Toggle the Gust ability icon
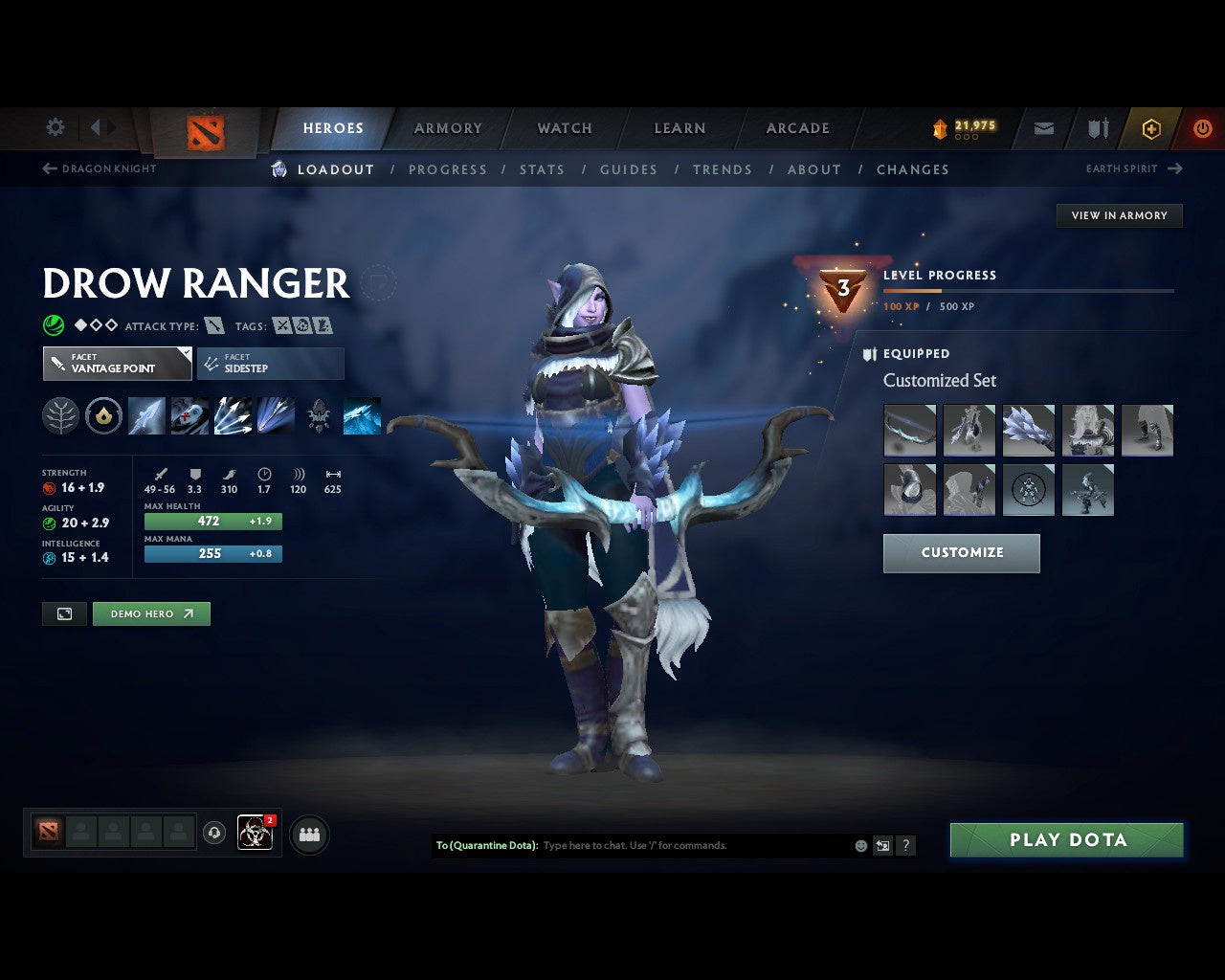1225x980 pixels. pyautogui.click(x=189, y=415)
